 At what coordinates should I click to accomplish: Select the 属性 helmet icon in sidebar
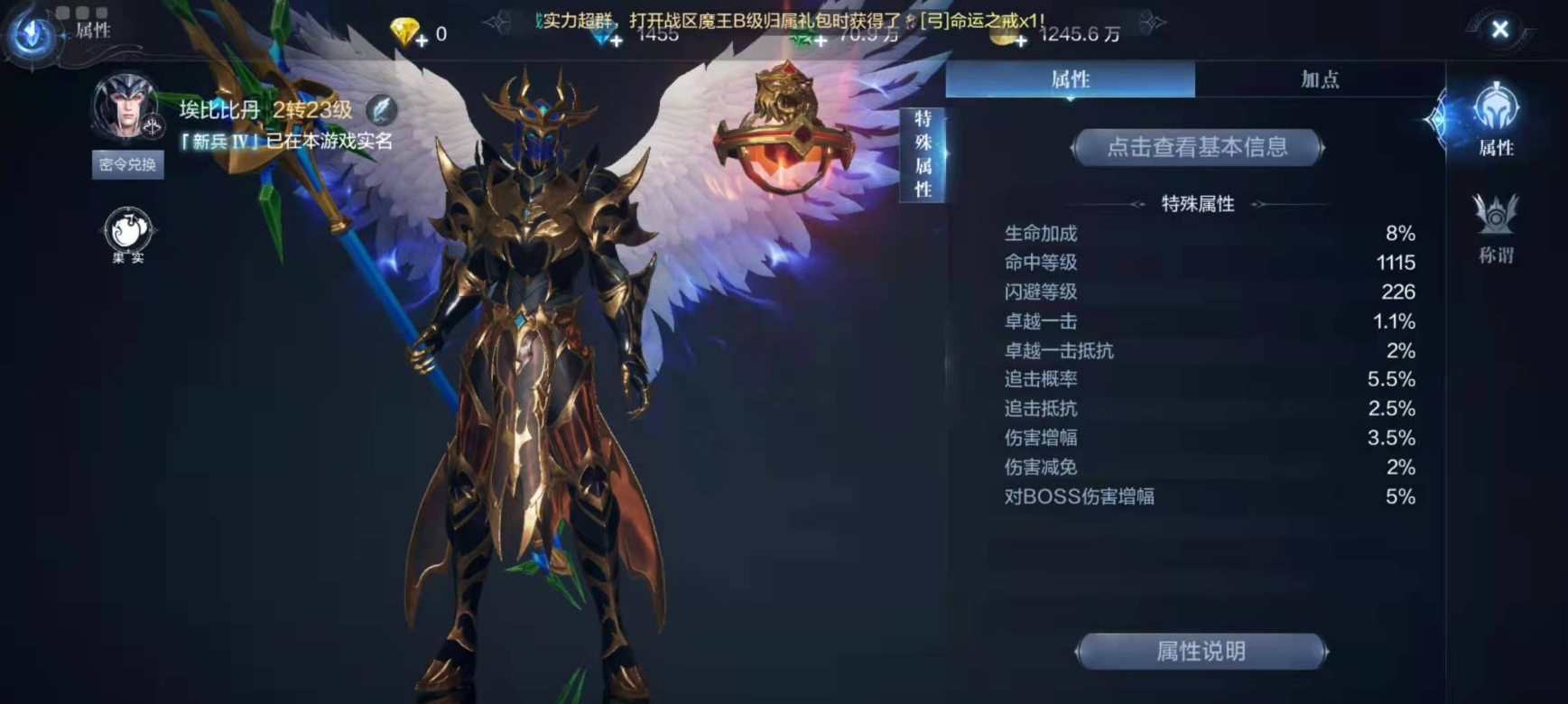[1496, 118]
